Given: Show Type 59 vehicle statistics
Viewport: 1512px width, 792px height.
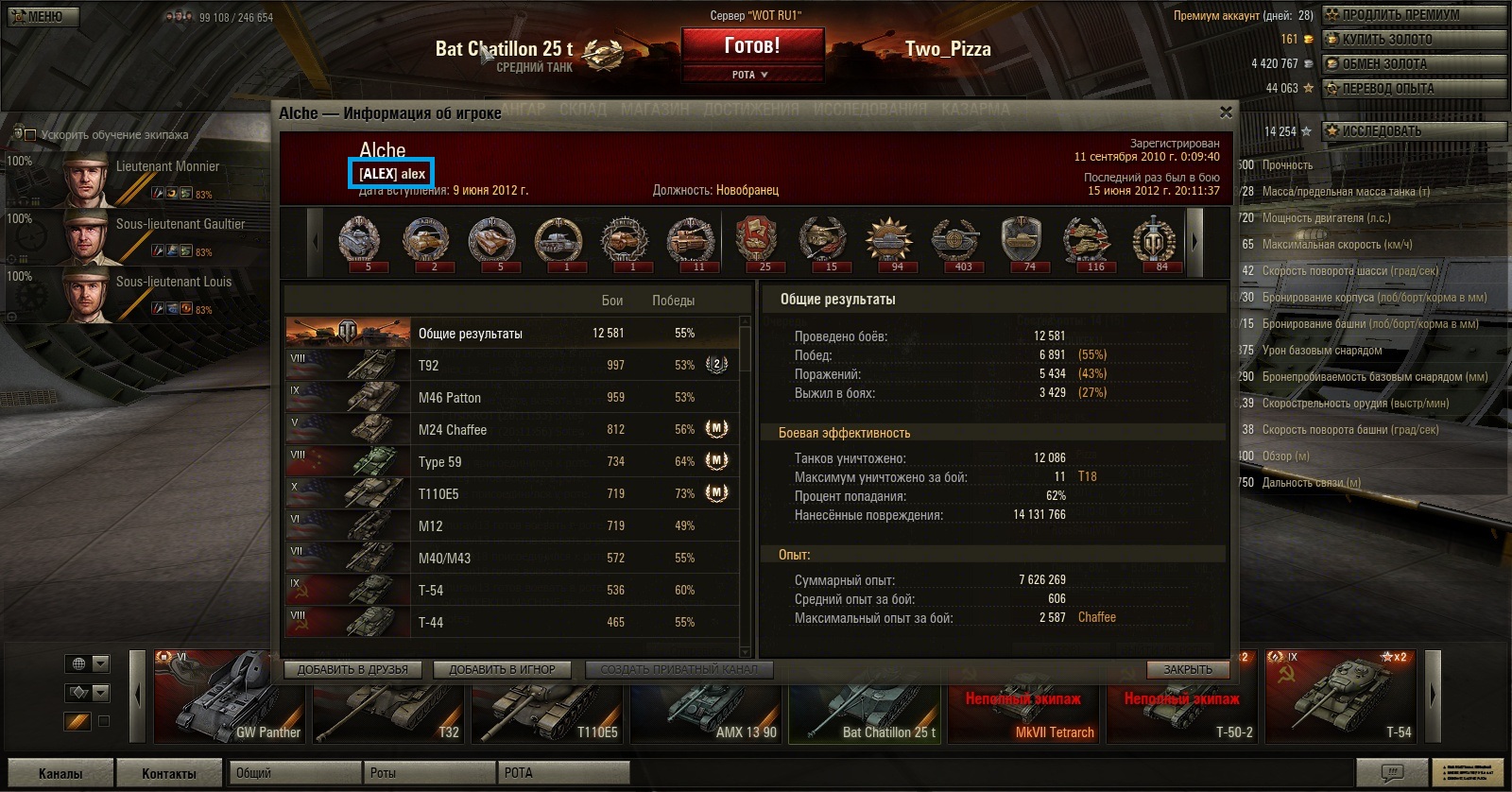Looking at the screenshot, I should click(510, 462).
